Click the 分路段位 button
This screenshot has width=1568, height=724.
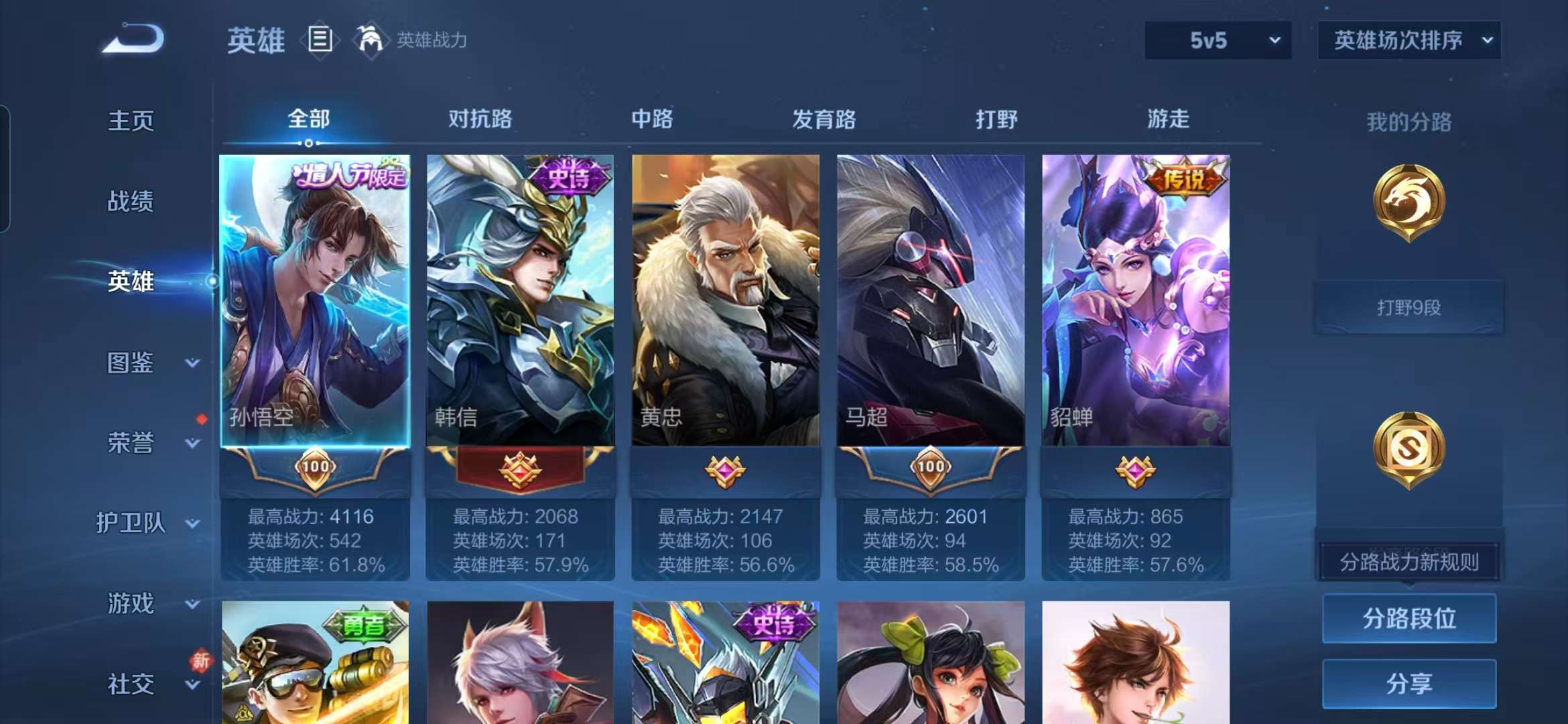click(x=1409, y=618)
